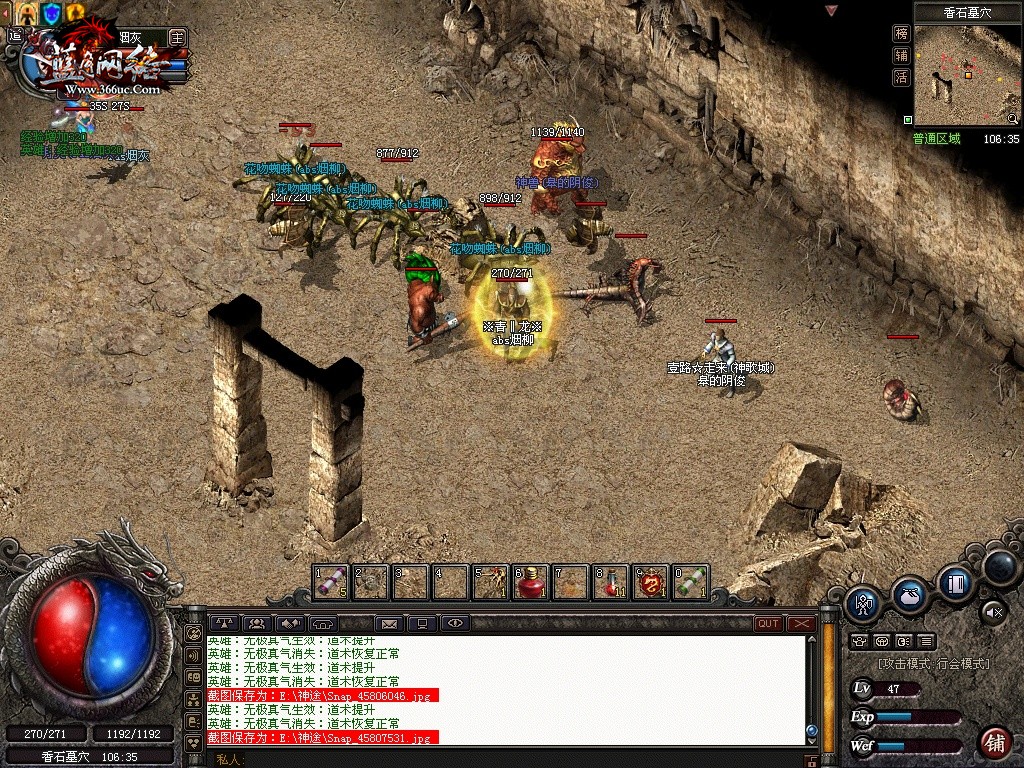Use the pink scroll in hotbar slot 1
Viewport: 1024px width, 768px height.
(x=331, y=581)
